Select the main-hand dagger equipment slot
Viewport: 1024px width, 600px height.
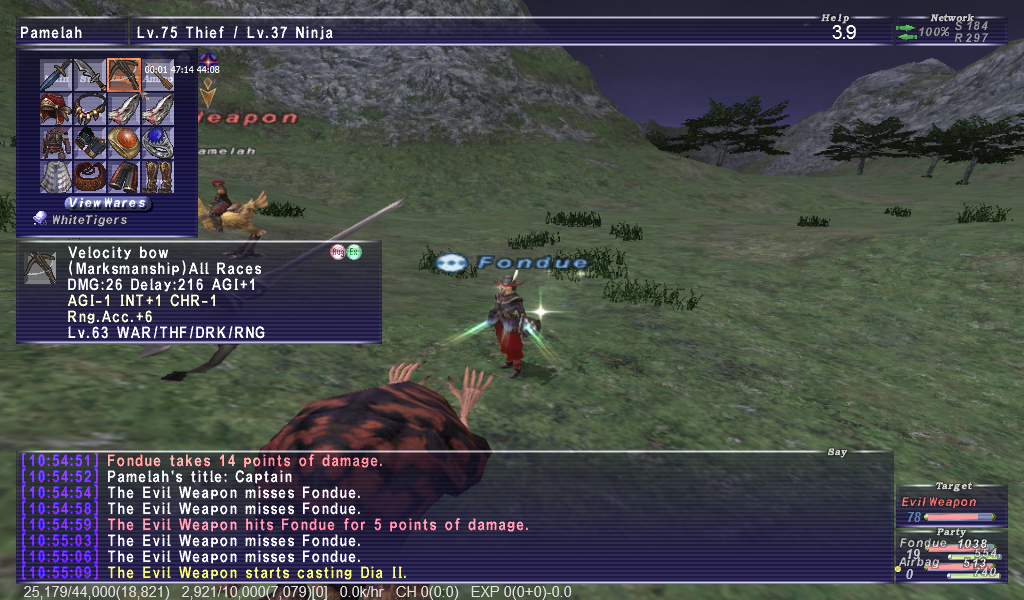click(56, 74)
